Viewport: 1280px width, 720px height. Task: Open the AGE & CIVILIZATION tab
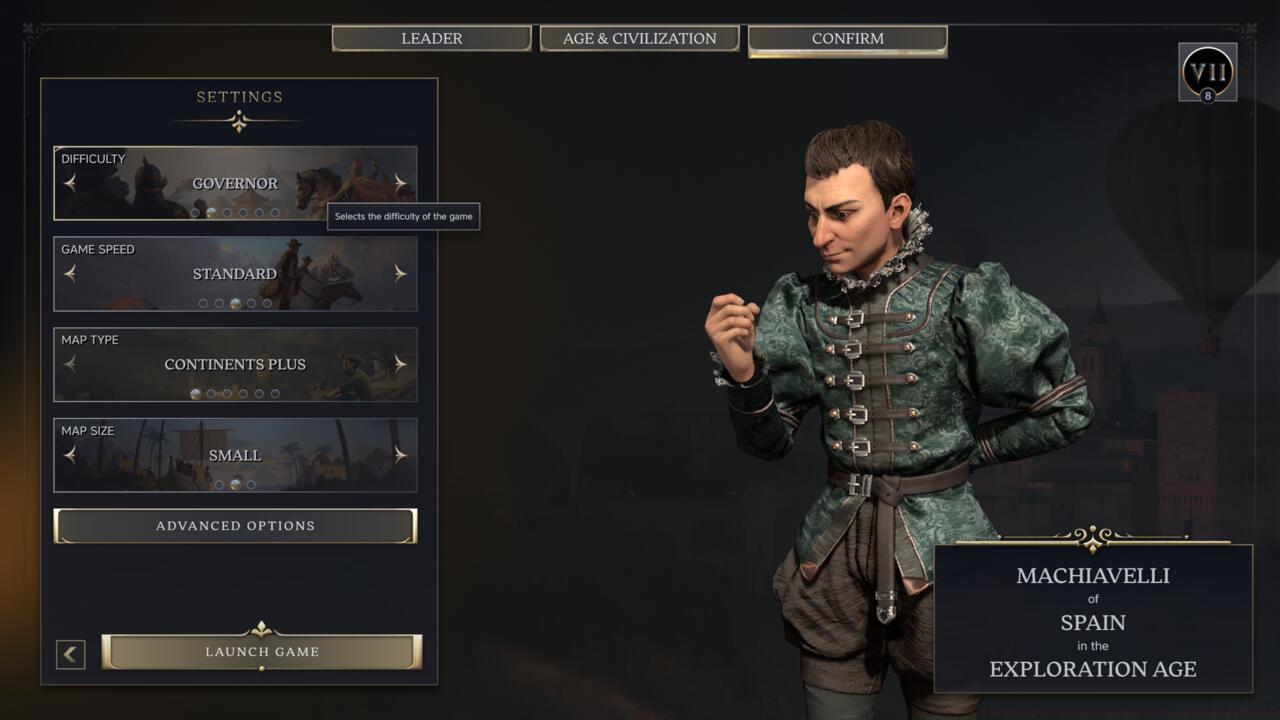point(640,38)
